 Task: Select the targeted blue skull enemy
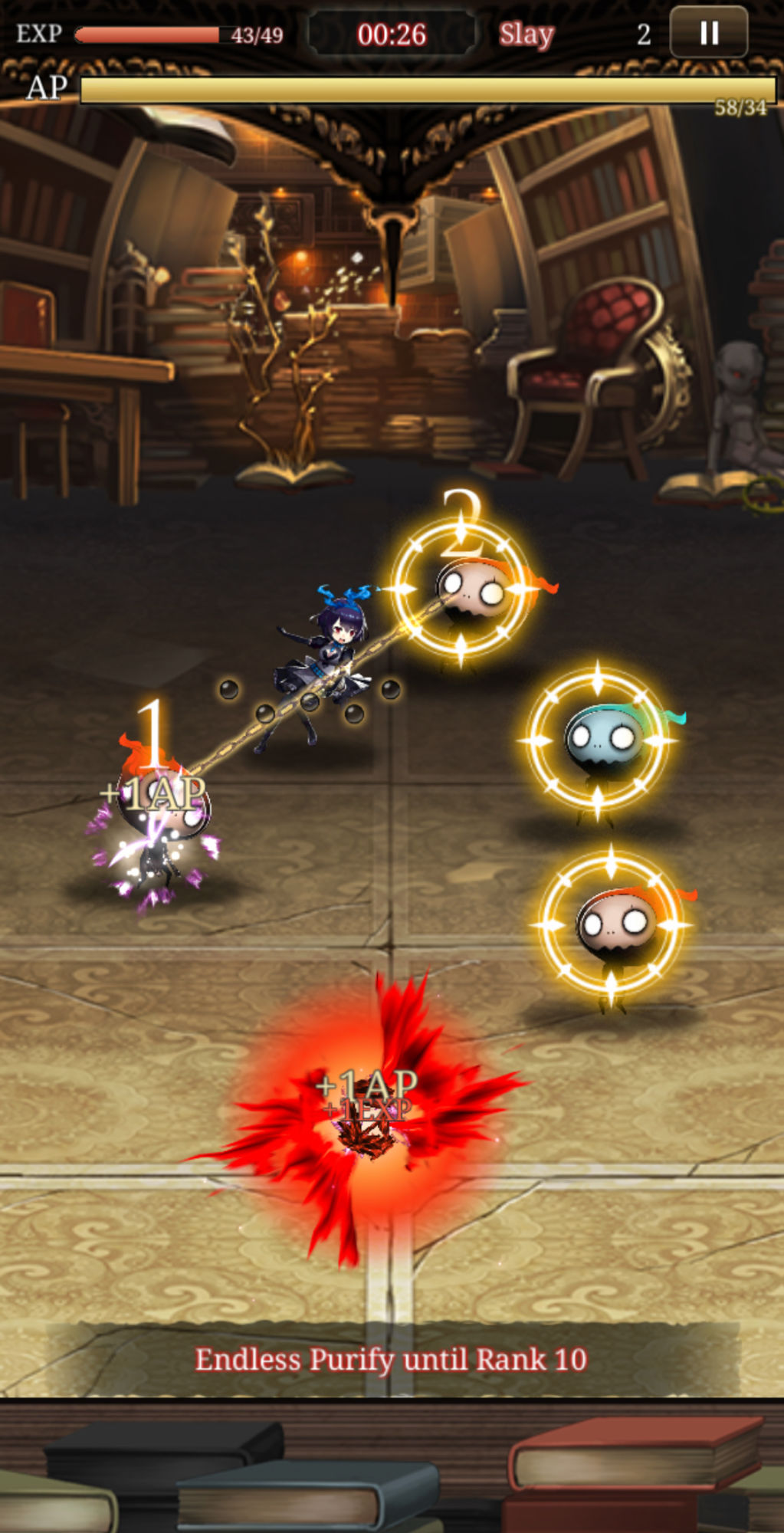pos(600,740)
